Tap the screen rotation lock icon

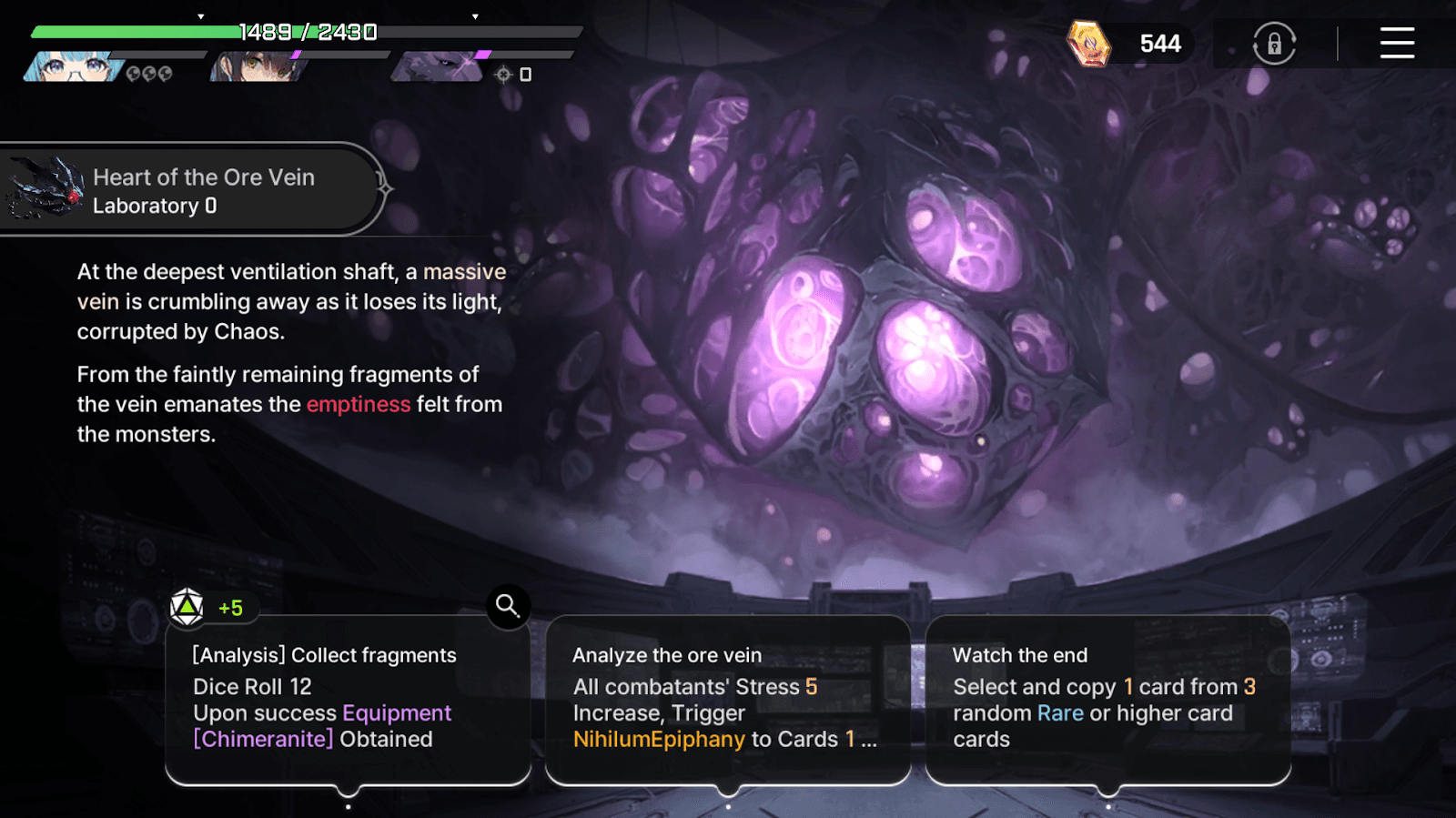pos(1273,43)
